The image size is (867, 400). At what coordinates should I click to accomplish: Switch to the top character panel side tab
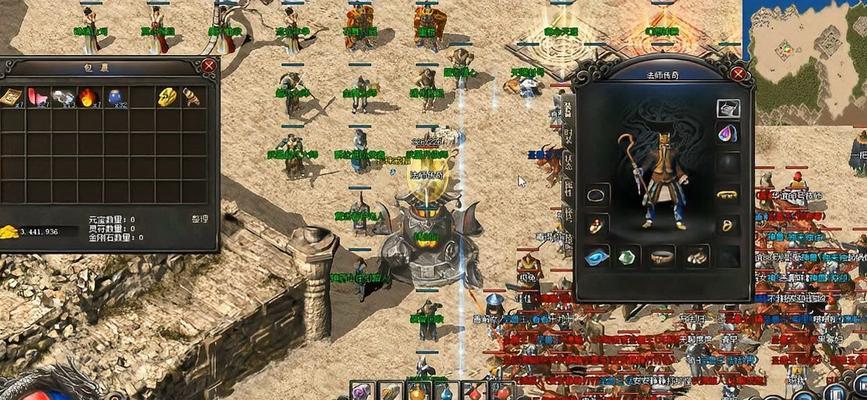568,109
